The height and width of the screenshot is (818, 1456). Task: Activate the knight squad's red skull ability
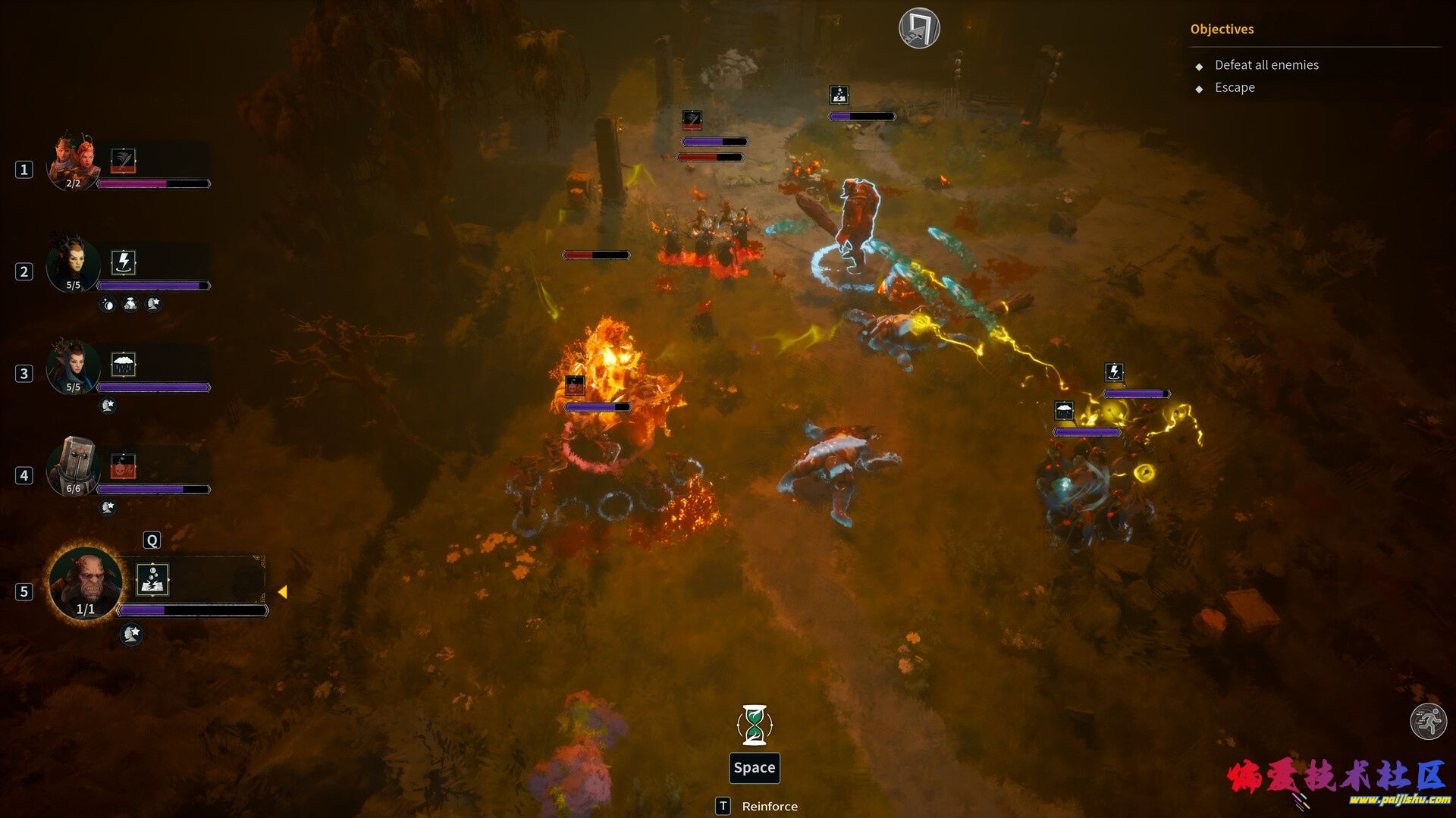124,466
